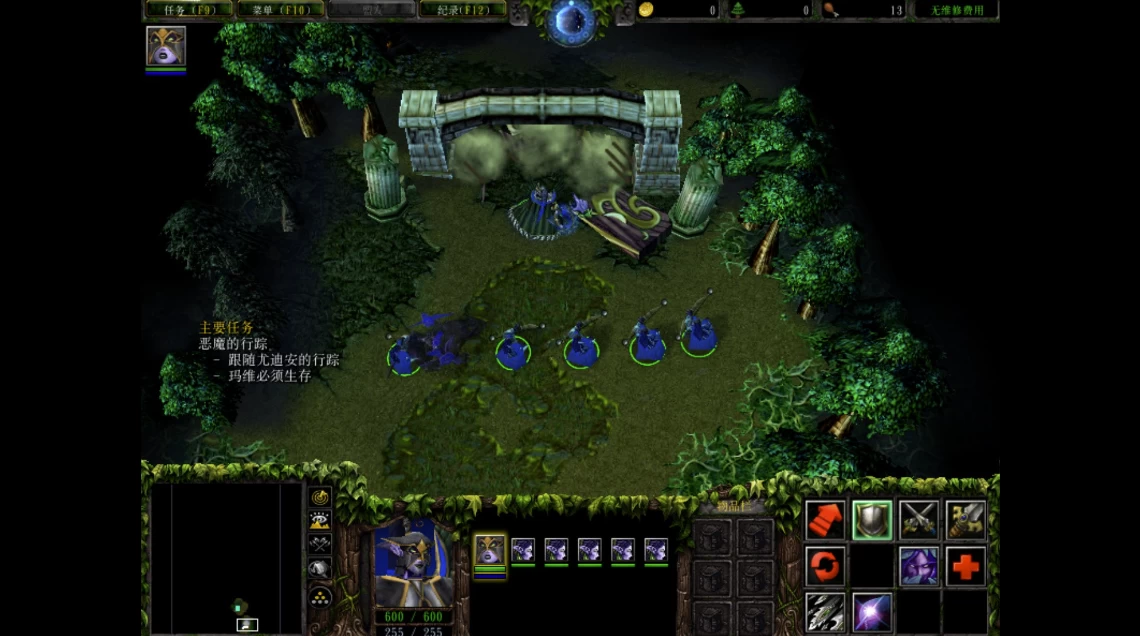
Task: Select the gold-framed hero in the unit group
Action: pos(489,549)
